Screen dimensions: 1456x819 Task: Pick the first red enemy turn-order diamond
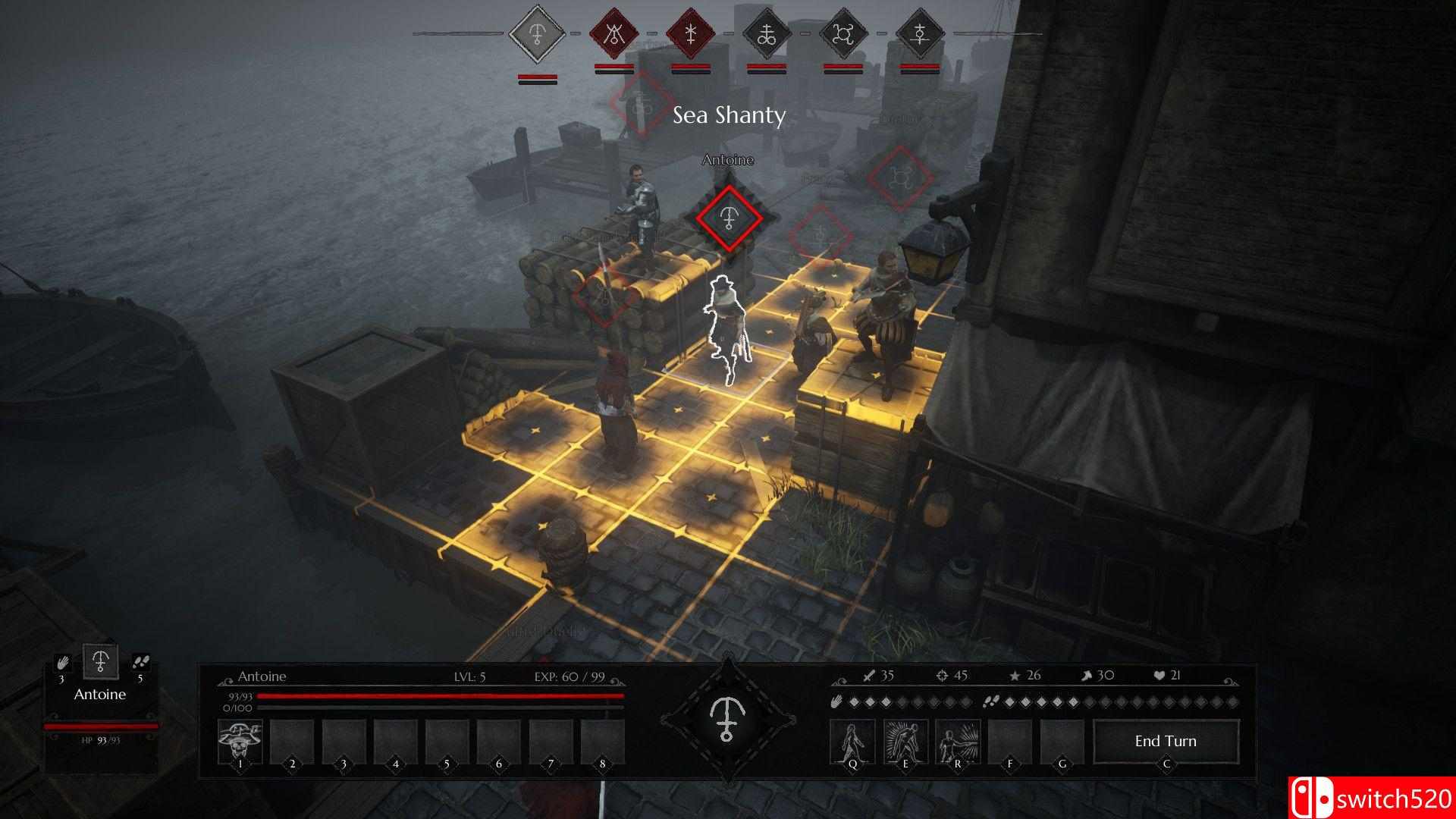pyautogui.click(x=614, y=34)
